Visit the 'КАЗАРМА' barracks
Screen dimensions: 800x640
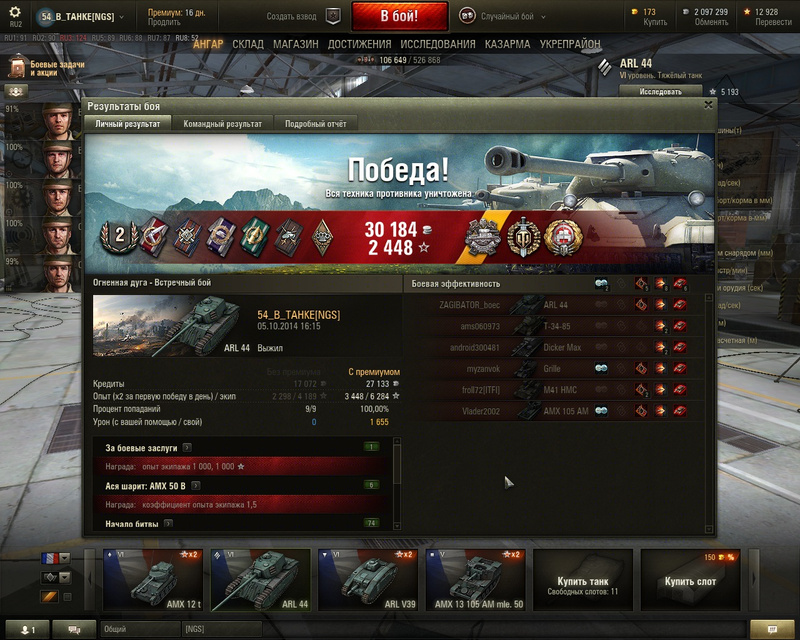point(507,45)
